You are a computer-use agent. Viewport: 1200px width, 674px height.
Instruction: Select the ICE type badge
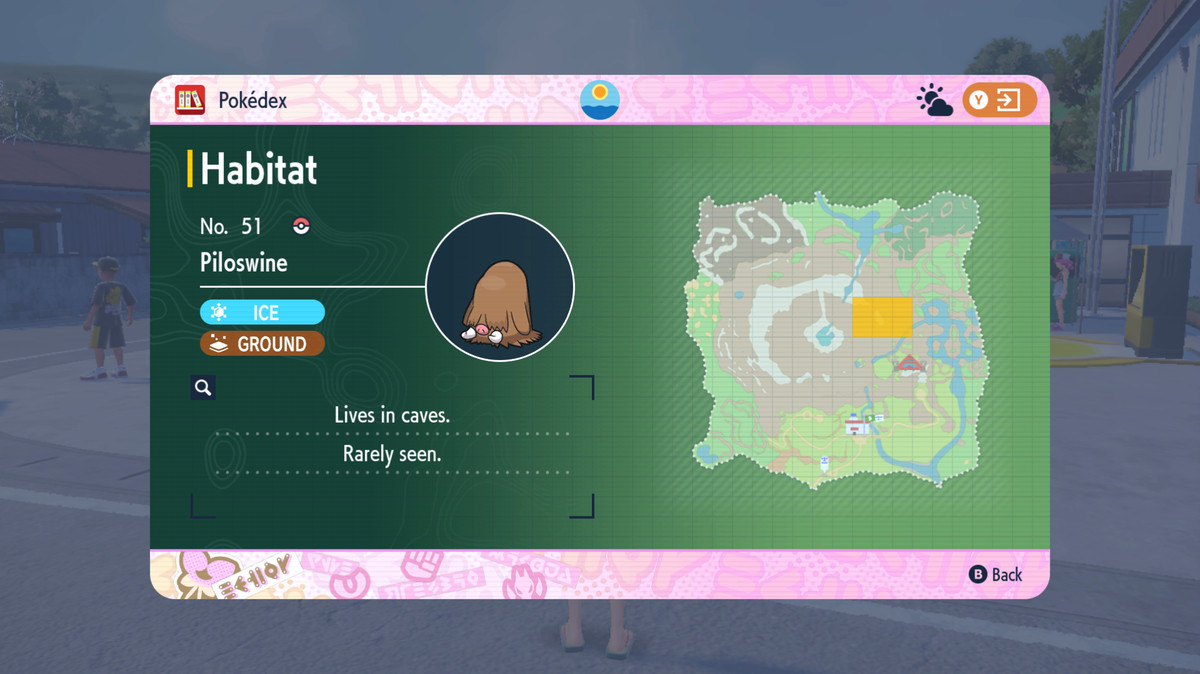pos(262,312)
